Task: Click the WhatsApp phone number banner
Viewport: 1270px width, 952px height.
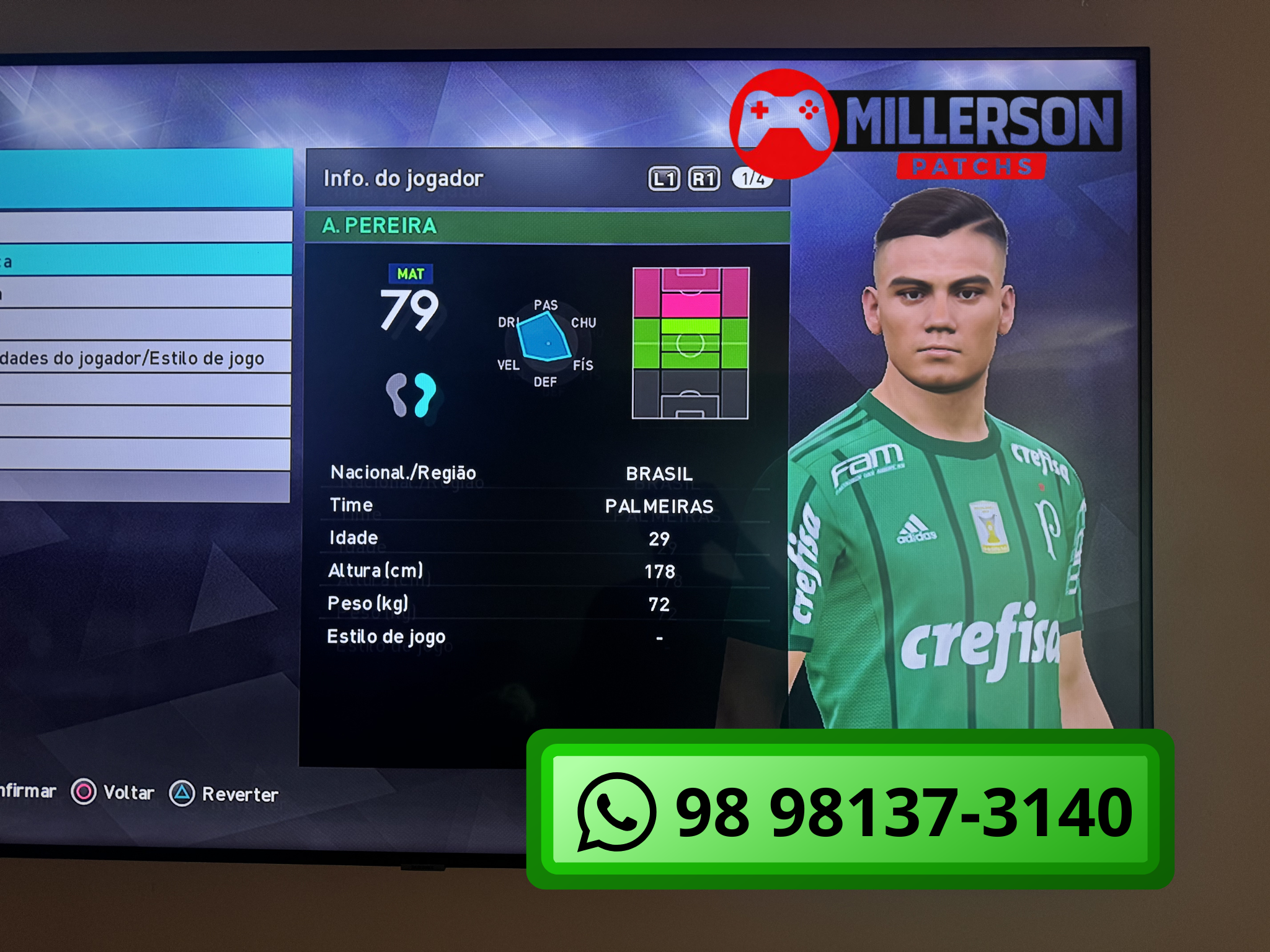Action: (850, 810)
